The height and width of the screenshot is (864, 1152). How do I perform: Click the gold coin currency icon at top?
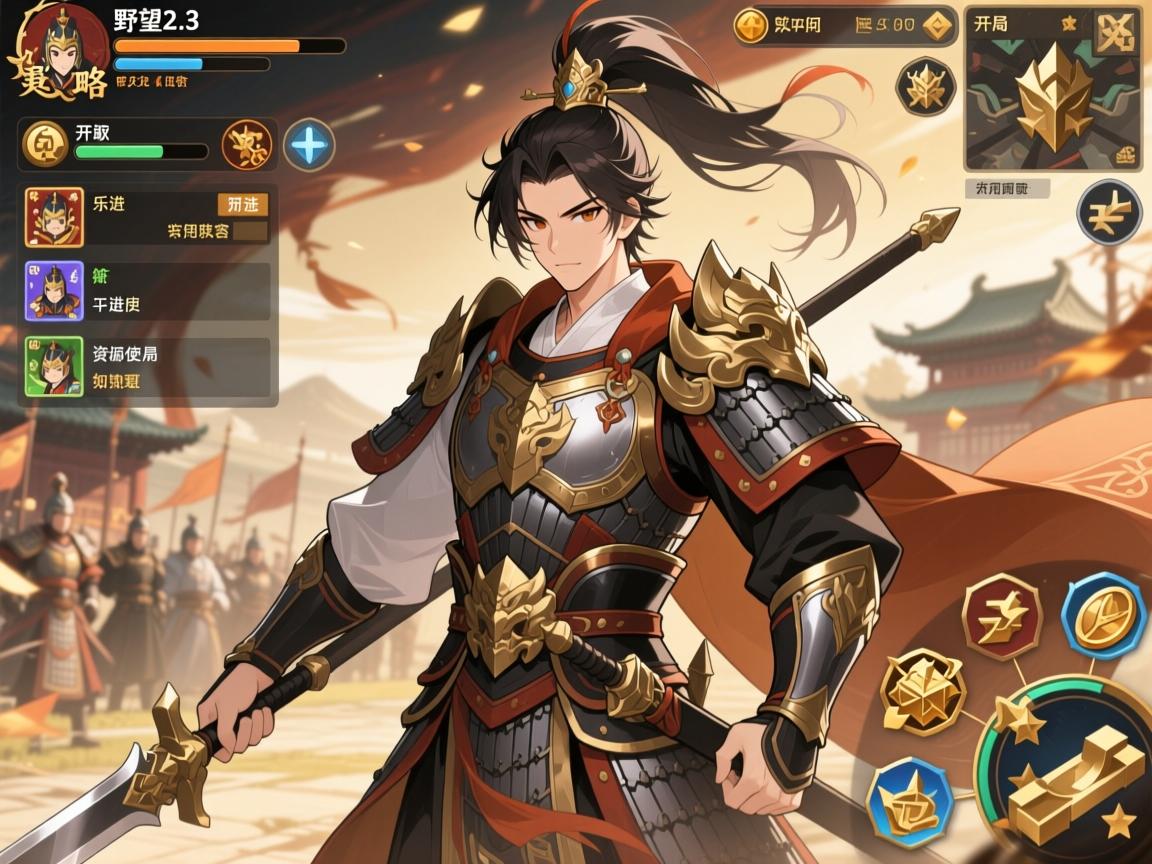click(x=750, y=26)
